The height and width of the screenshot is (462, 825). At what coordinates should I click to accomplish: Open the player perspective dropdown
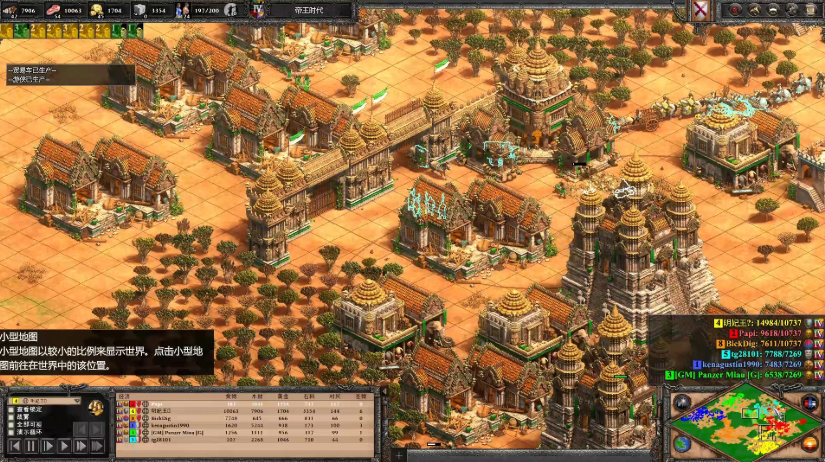45,400
